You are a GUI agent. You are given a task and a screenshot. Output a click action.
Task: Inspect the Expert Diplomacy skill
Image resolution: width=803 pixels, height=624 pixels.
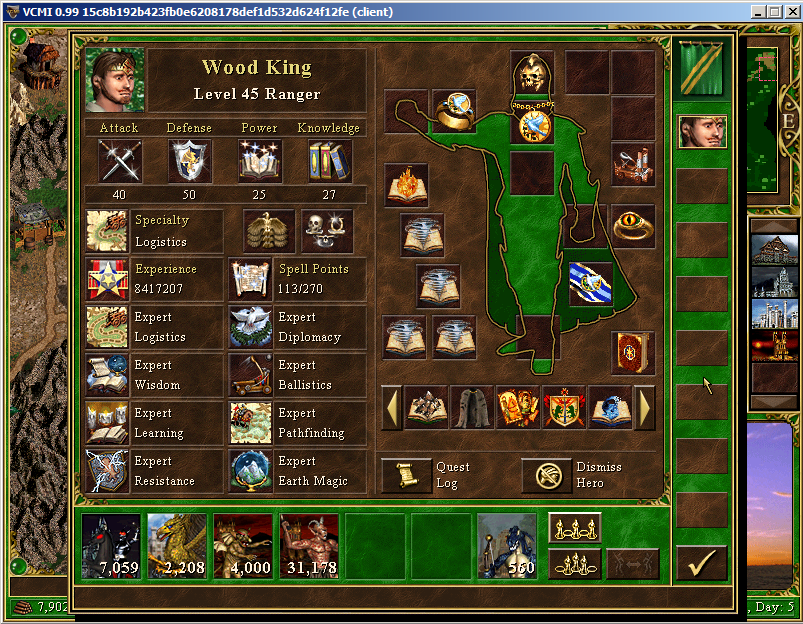(x=250, y=327)
